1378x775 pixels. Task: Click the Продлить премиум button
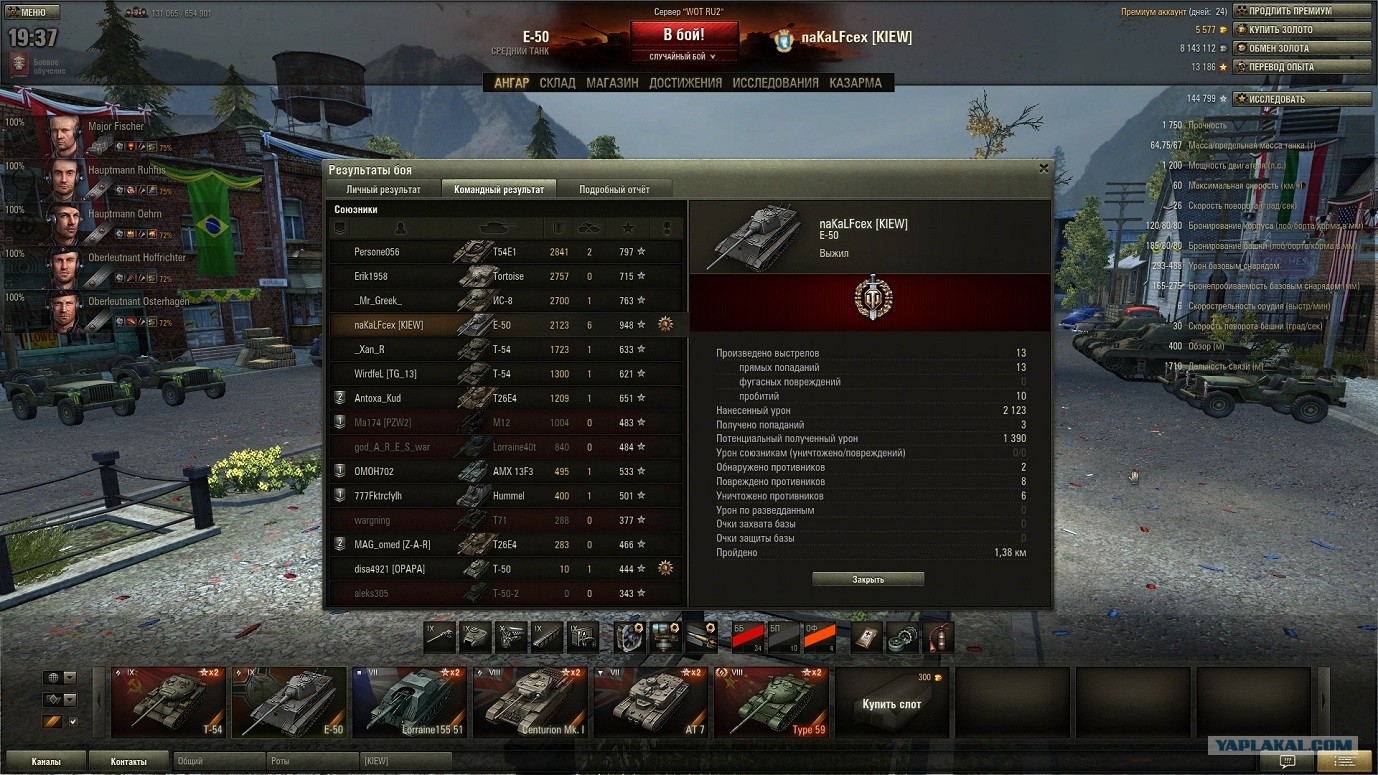pos(1302,11)
